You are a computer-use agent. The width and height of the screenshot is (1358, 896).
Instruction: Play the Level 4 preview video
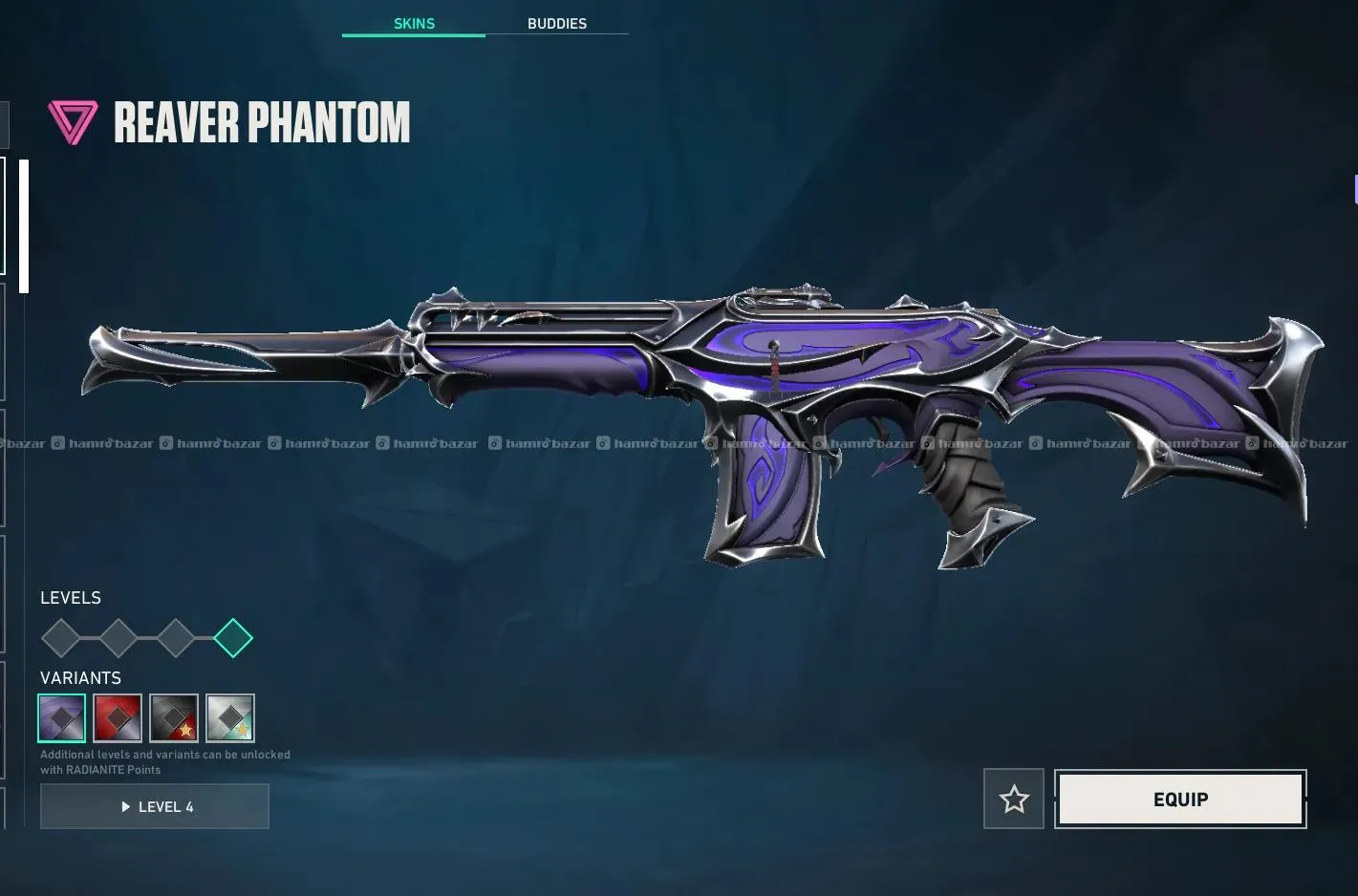click(x=155, y=806)
